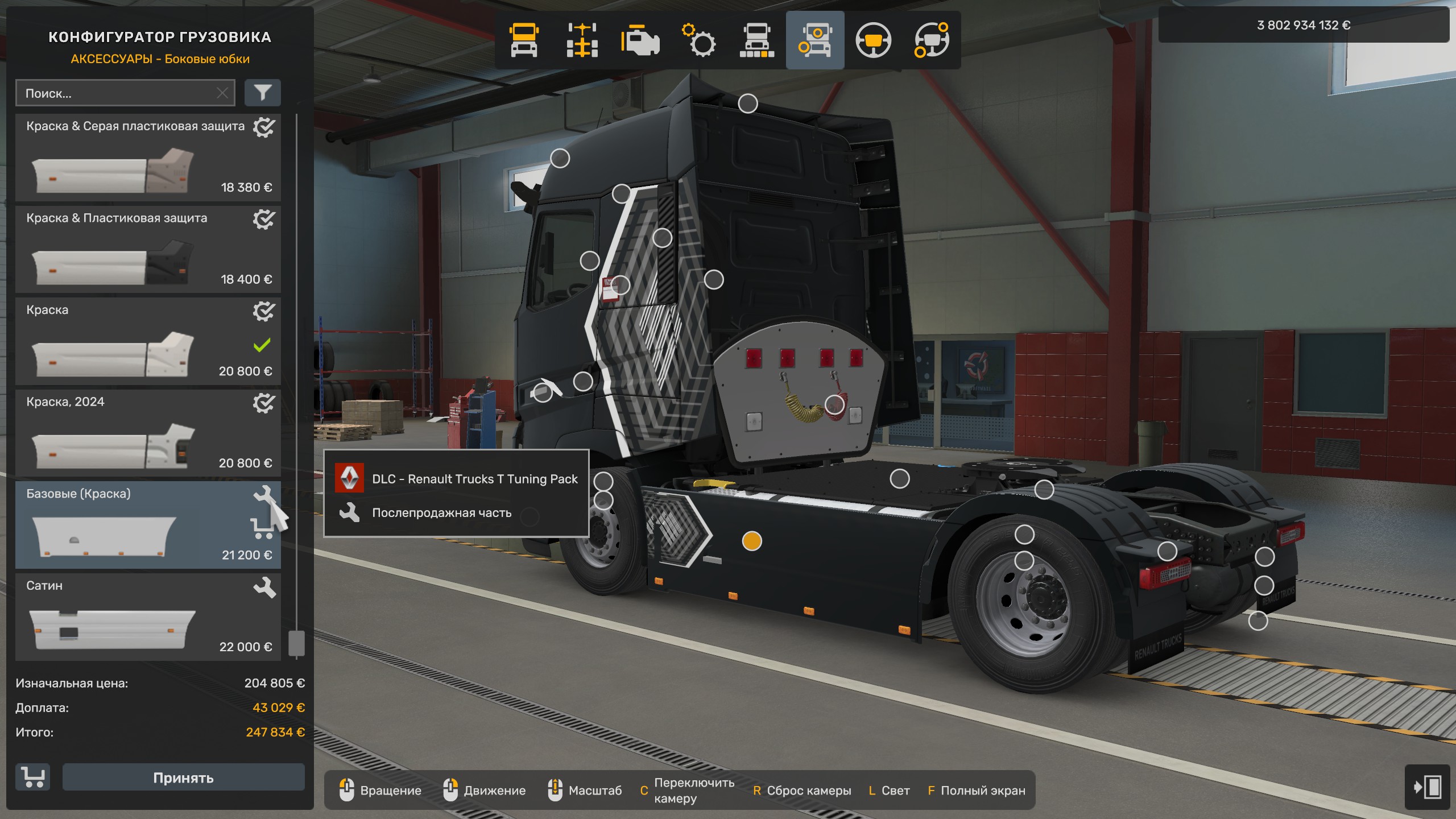Viewport: 1456px width, 819px height.
Task: Open the truck paint and tires tab
Action: 757,40
